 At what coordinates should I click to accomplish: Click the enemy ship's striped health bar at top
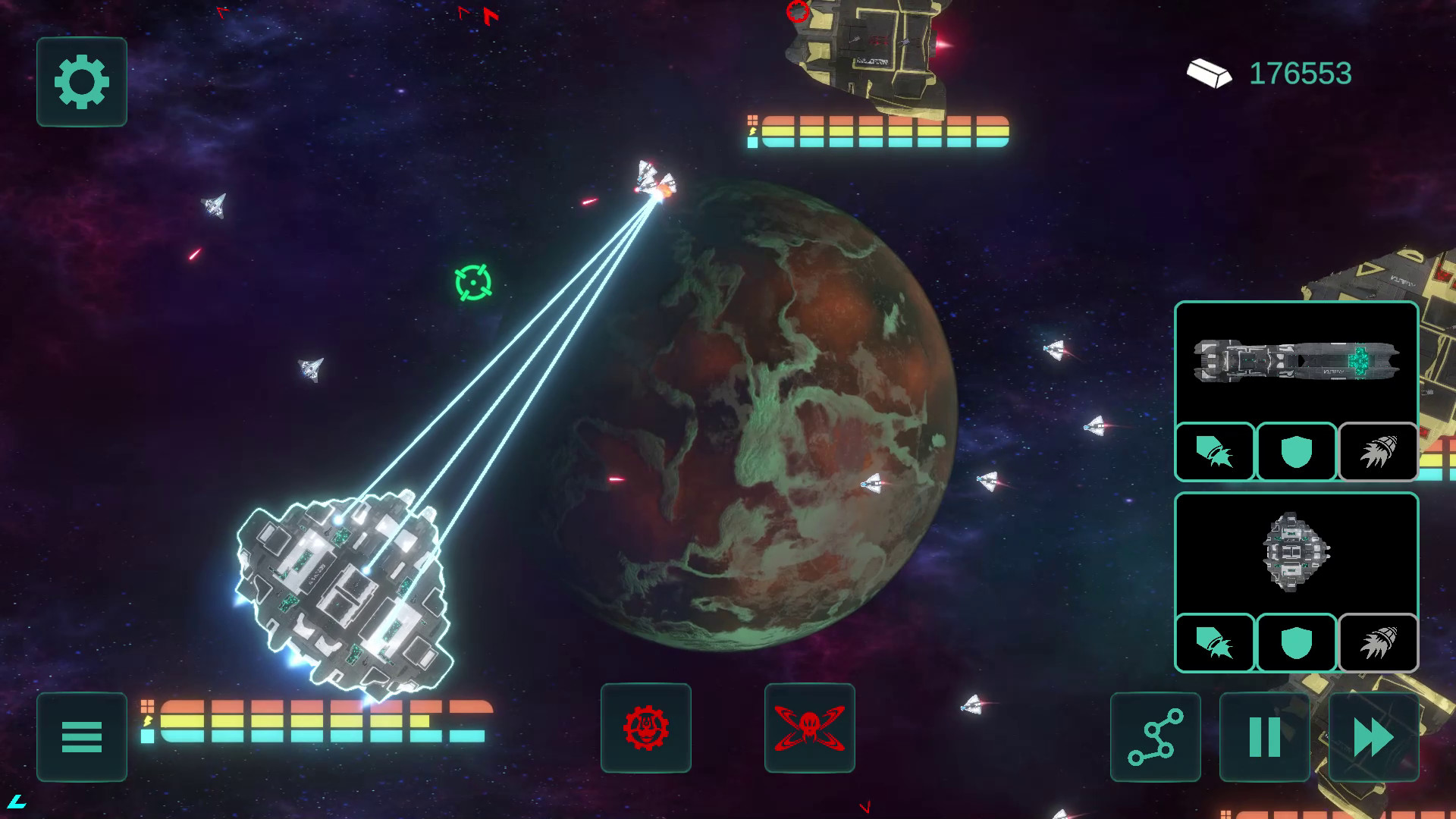[876, 131]
